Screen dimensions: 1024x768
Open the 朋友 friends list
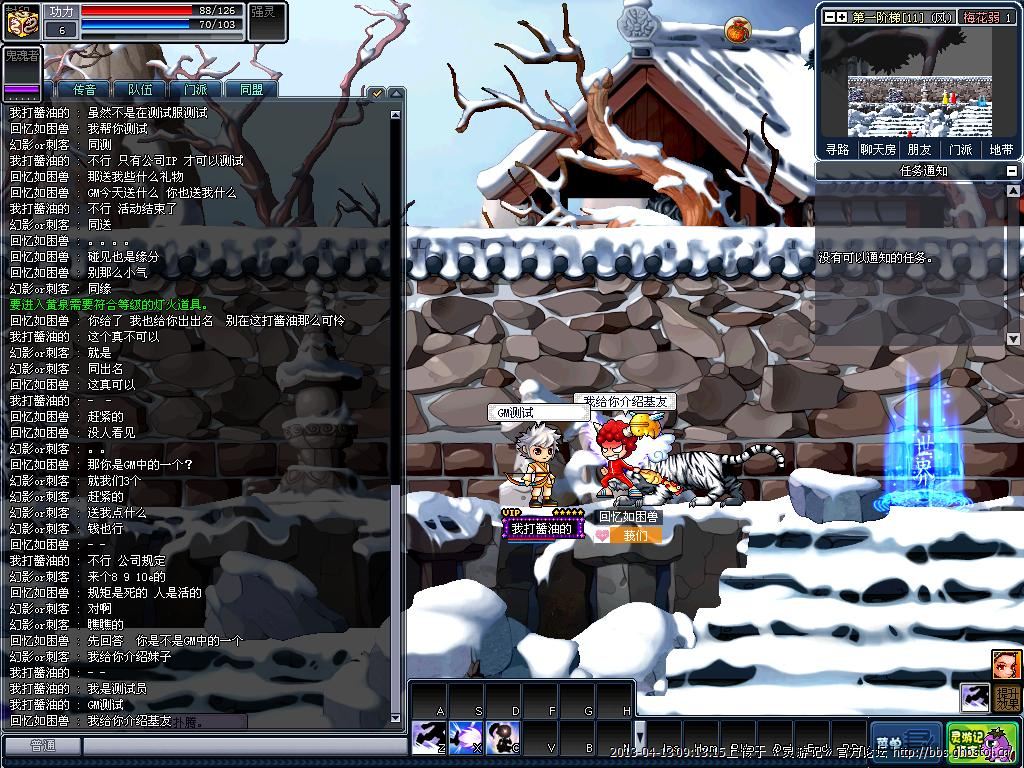click(919, 150)
